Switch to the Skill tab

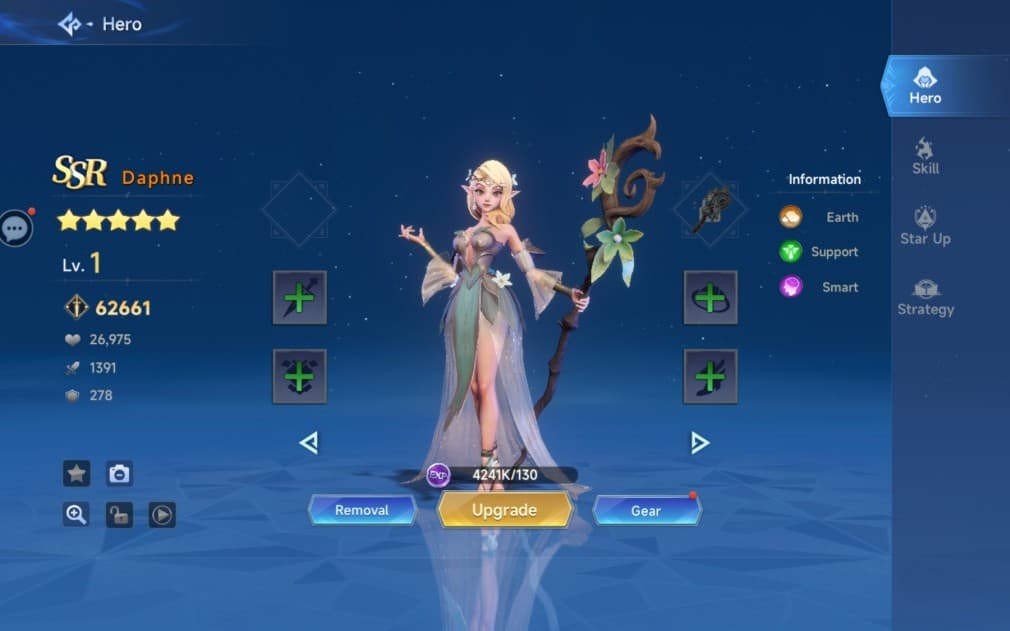coord(925,156)
